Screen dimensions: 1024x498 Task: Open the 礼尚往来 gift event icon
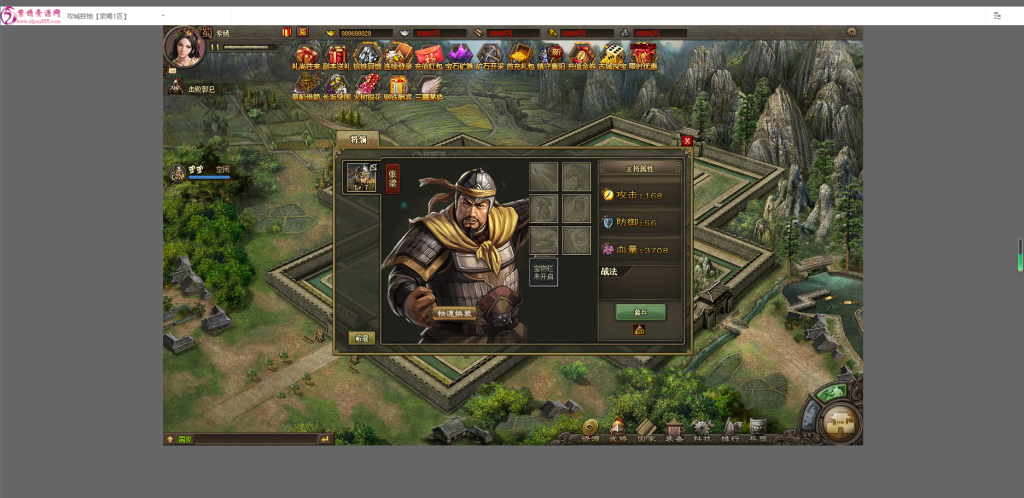click(306, 54)
